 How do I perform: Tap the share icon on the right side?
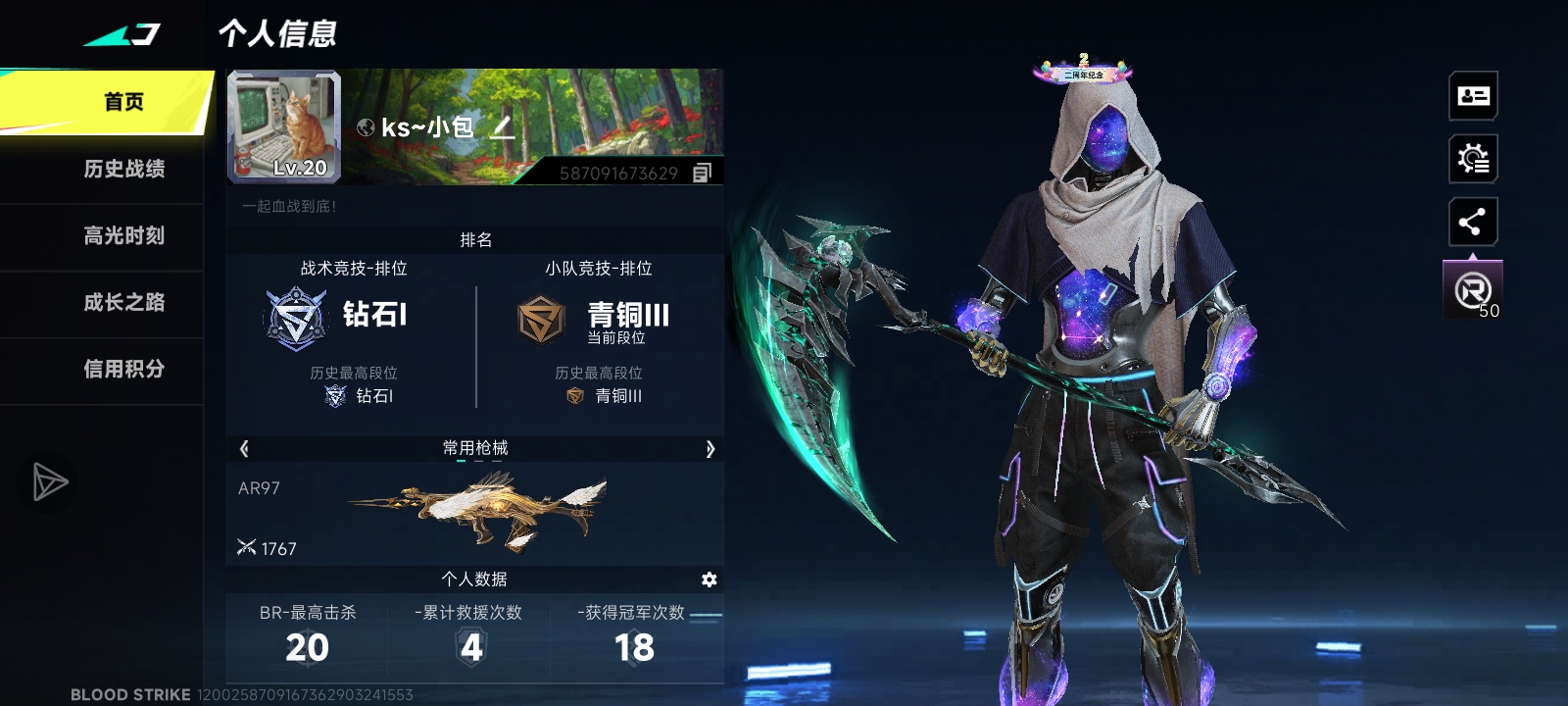pyautogui.click(x=1472, y=222)
